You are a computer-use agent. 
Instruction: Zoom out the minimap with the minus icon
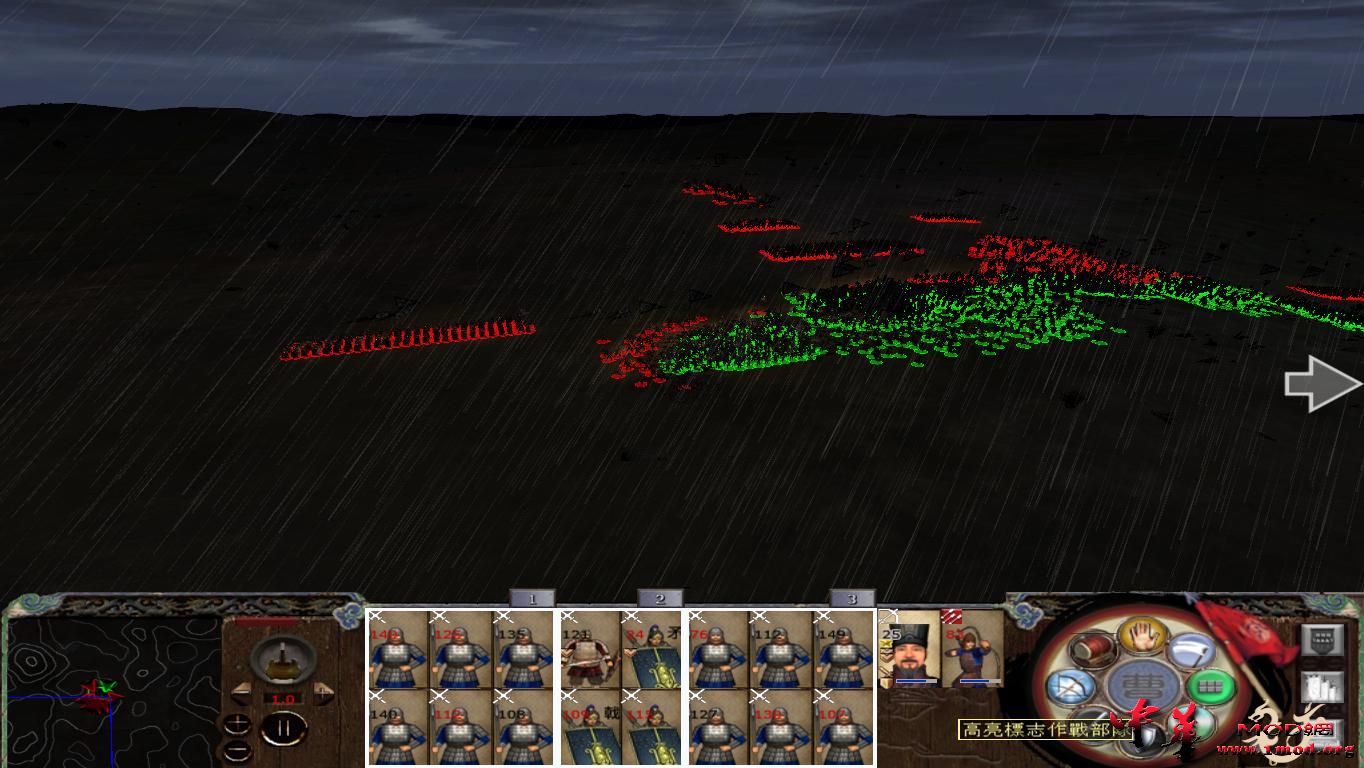click(x=237, y=751)
